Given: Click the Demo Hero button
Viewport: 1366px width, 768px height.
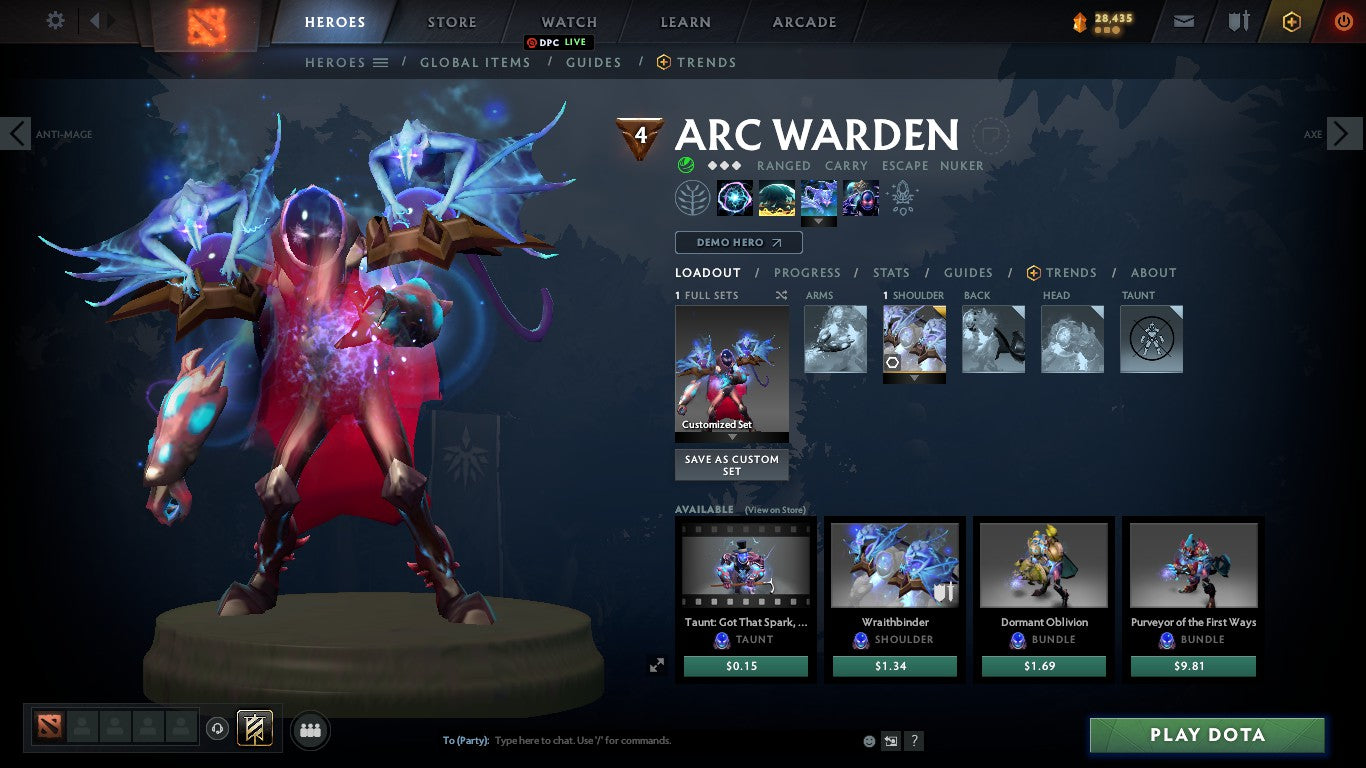Looking at the screenshot, I should click(738, 242).
